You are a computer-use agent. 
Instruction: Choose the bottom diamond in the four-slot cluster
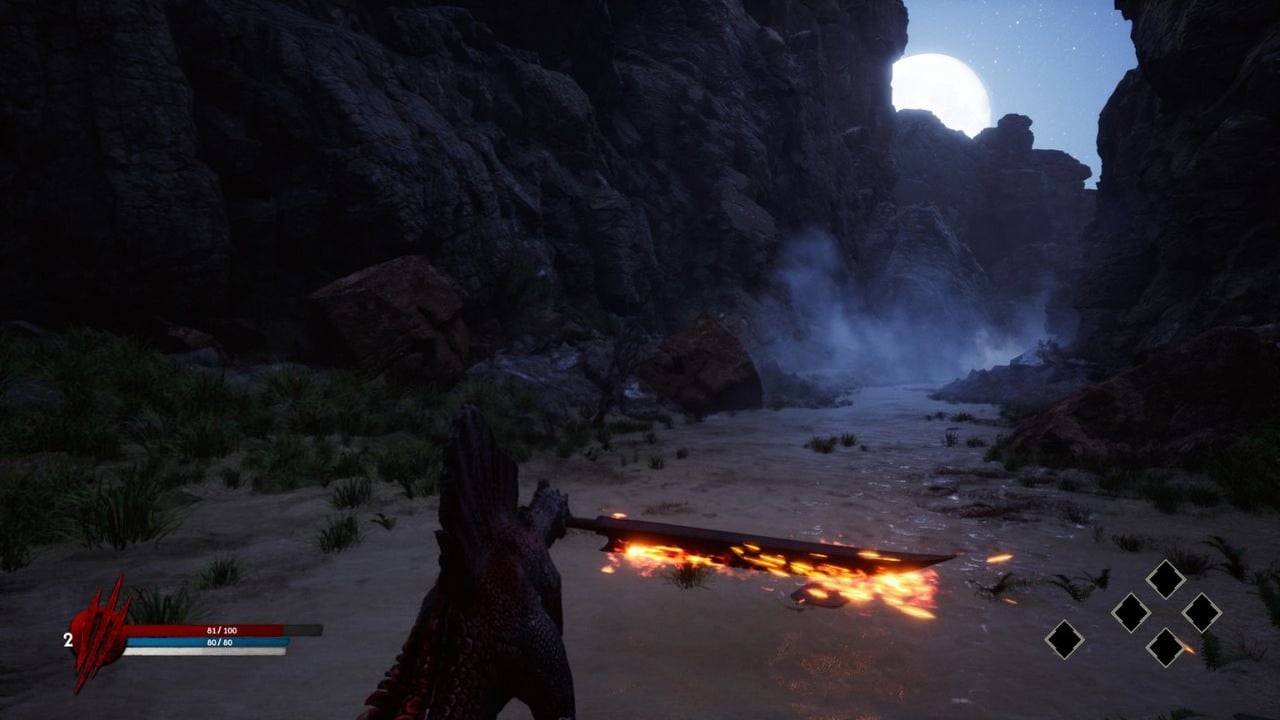1165,646
